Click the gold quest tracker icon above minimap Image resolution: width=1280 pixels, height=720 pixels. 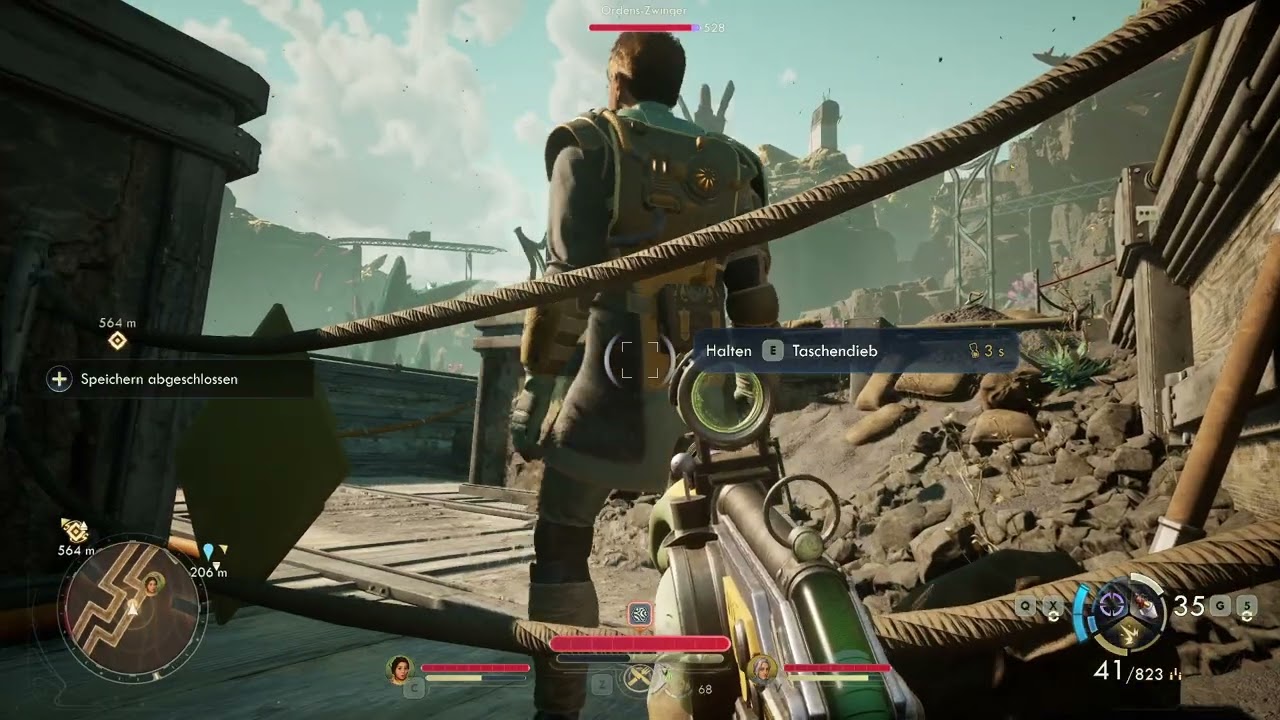tap(74, 530)
